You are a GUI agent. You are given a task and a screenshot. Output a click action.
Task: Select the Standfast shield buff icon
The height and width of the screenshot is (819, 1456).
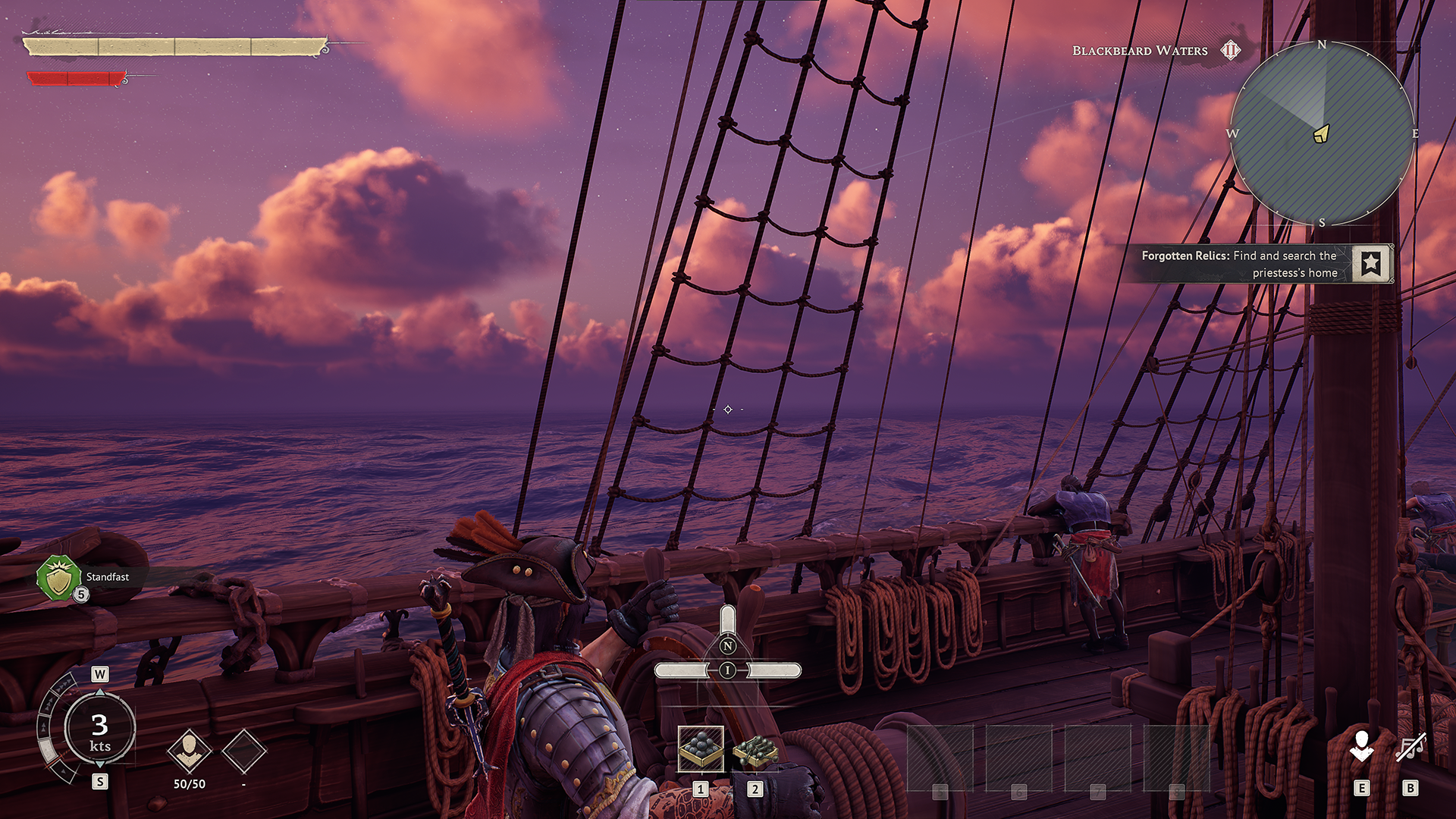pyautogui.click(x=59, y=578)
